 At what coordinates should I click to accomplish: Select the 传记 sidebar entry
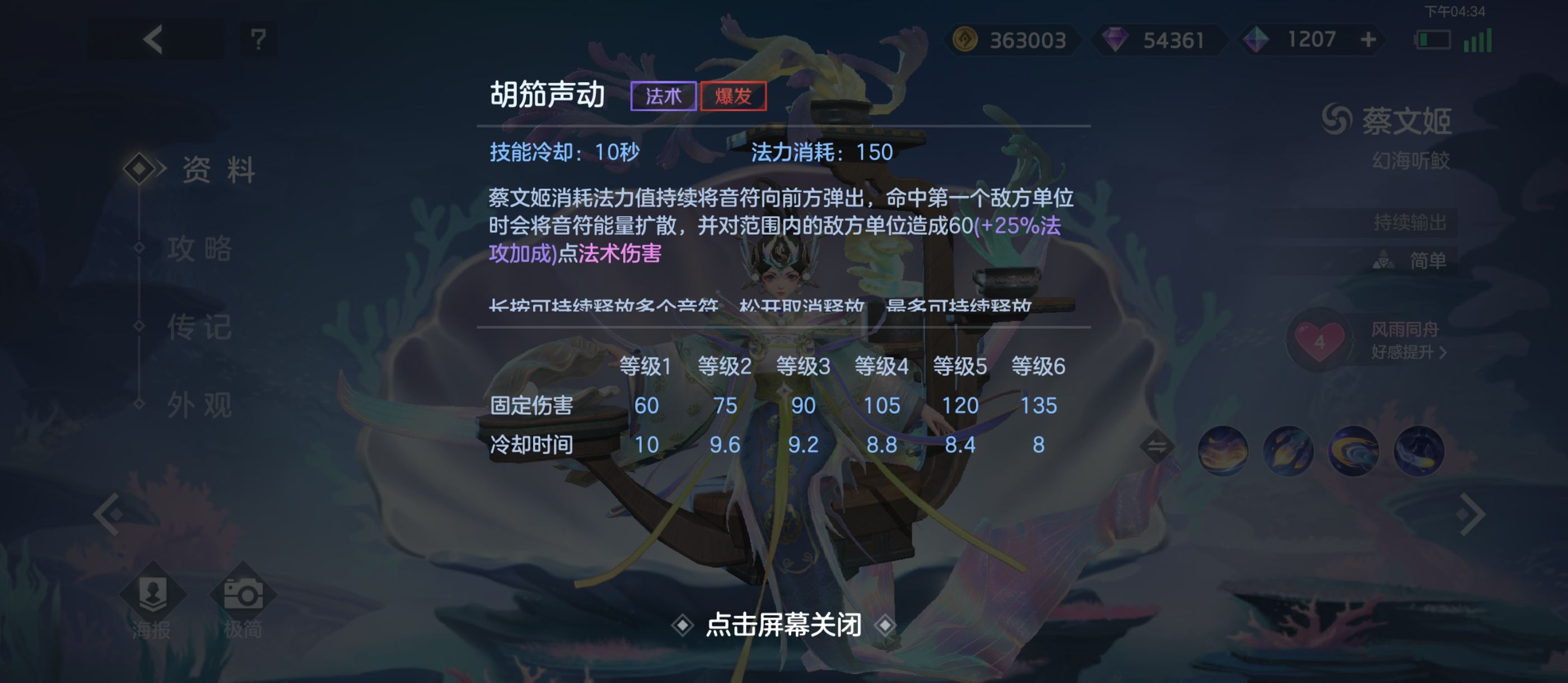[201, 327]
